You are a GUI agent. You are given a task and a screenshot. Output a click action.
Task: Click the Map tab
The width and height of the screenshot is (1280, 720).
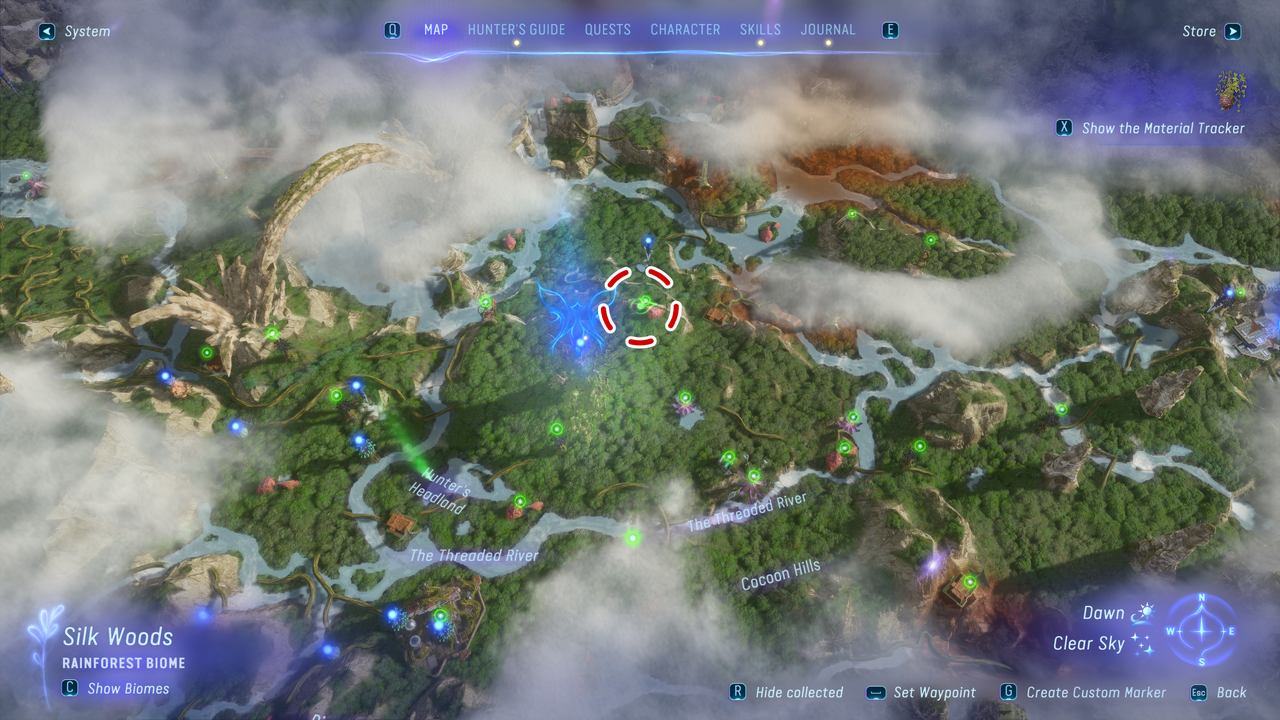pyautogui.click(x=436, y=30)
